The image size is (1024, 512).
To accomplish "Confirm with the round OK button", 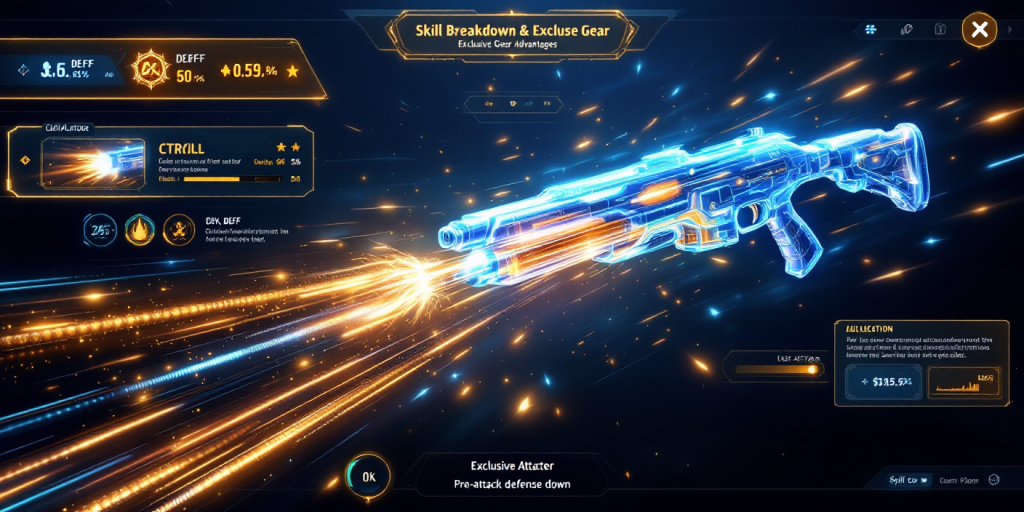I will coord(368,476).
